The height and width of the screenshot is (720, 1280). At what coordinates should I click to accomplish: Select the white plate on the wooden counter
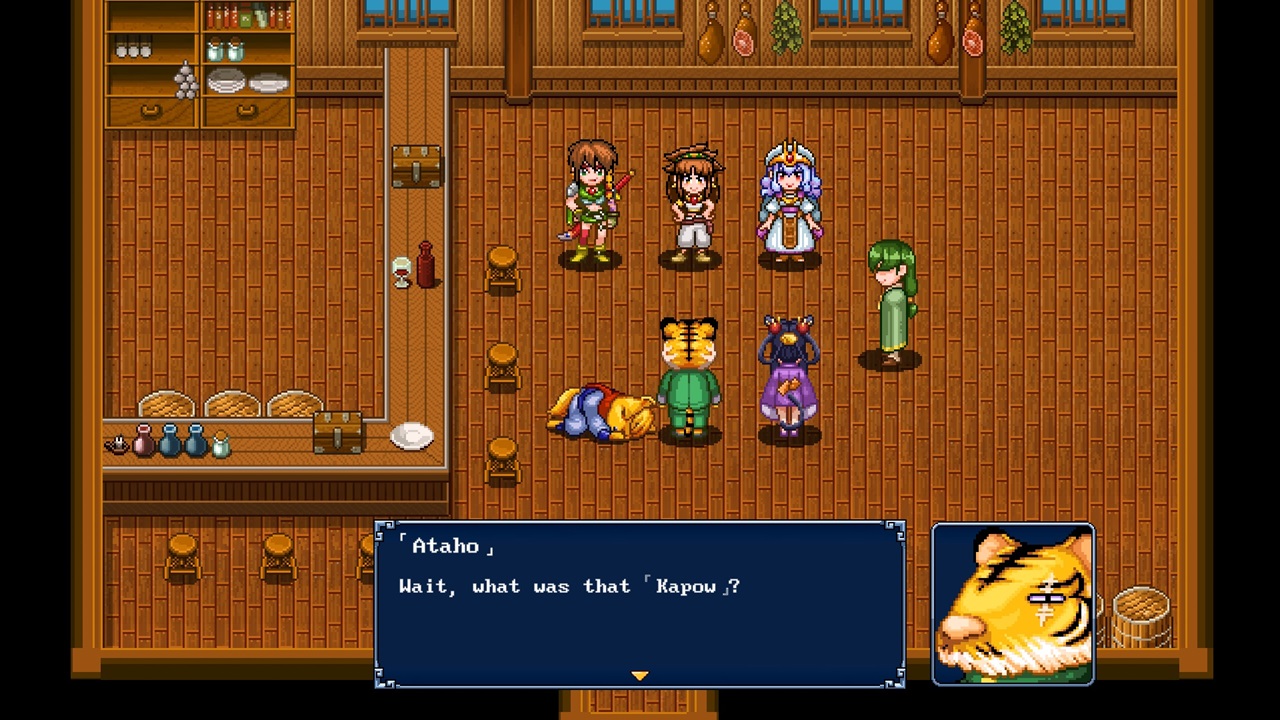(x=411, y=435)
